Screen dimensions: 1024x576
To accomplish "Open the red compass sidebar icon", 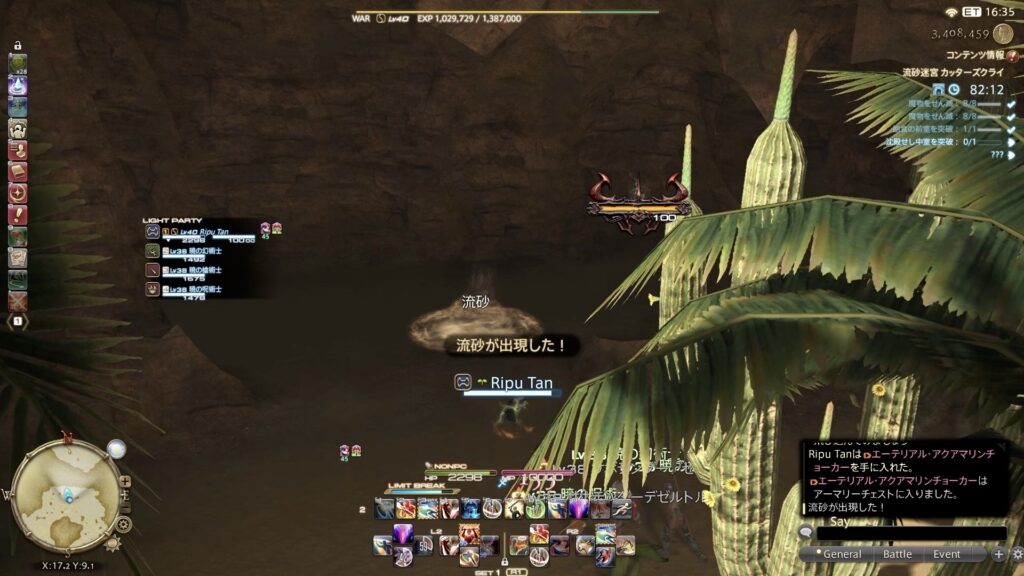I will pos(18,193).
